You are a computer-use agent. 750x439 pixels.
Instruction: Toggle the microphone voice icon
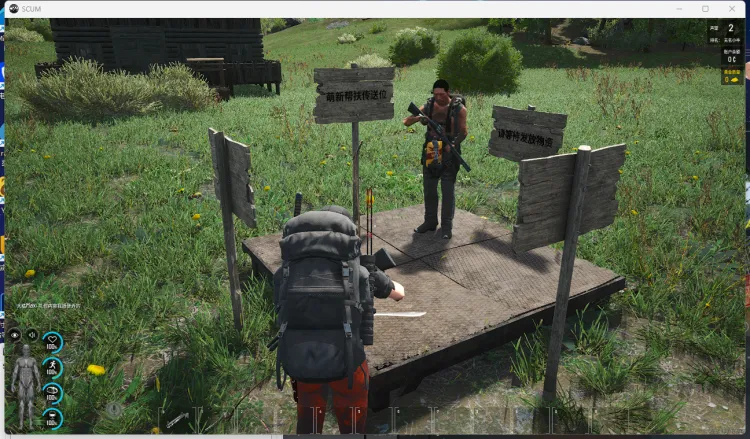[114, 409]
